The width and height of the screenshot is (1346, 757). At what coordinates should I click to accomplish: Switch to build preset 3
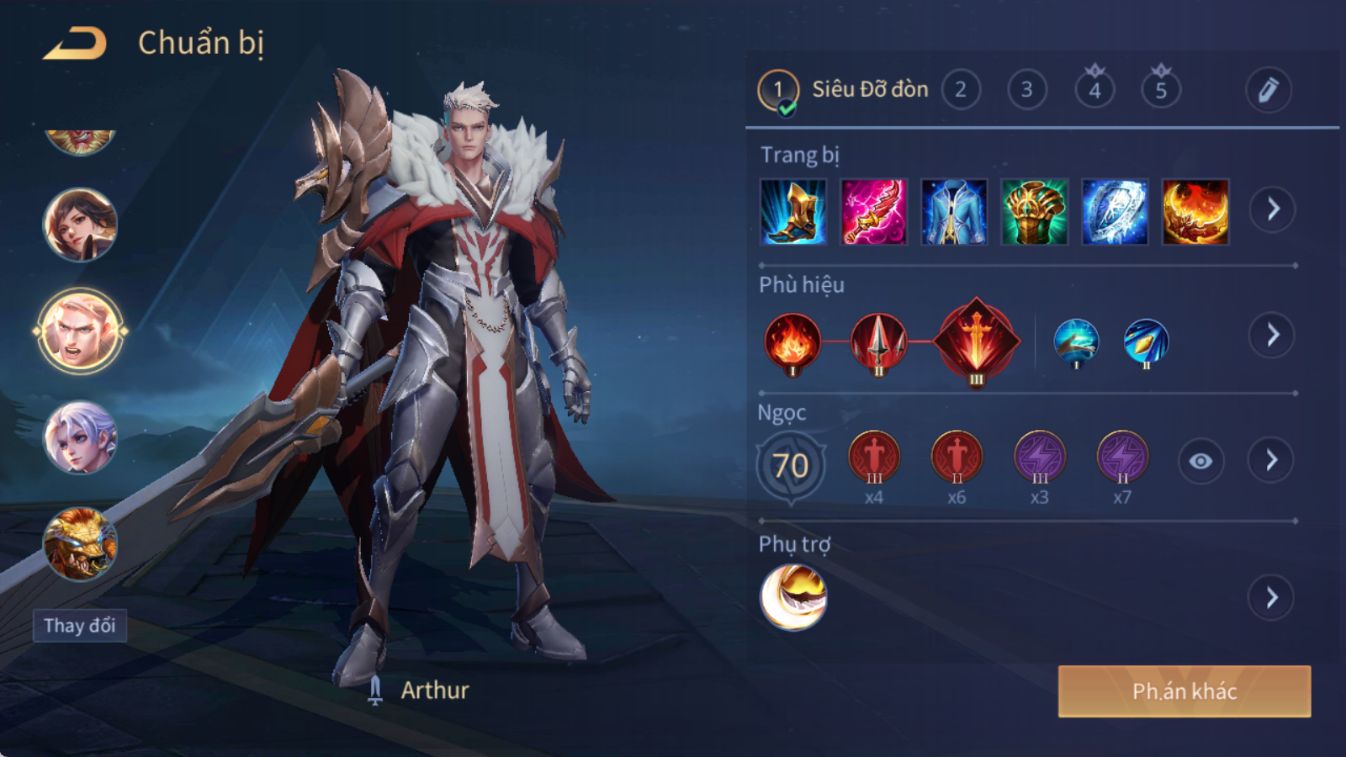(1026, 90)
